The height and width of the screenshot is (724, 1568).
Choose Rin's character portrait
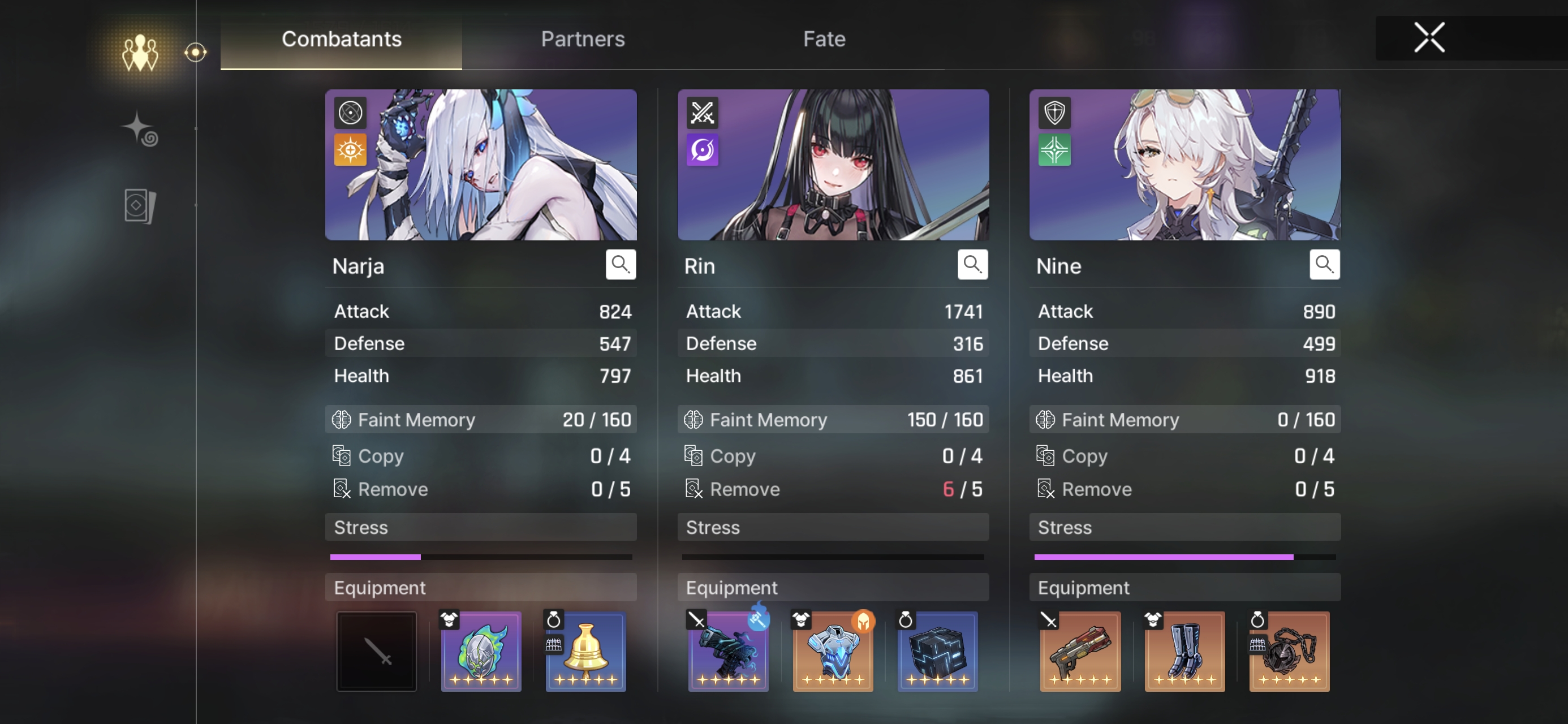(833, 165)
